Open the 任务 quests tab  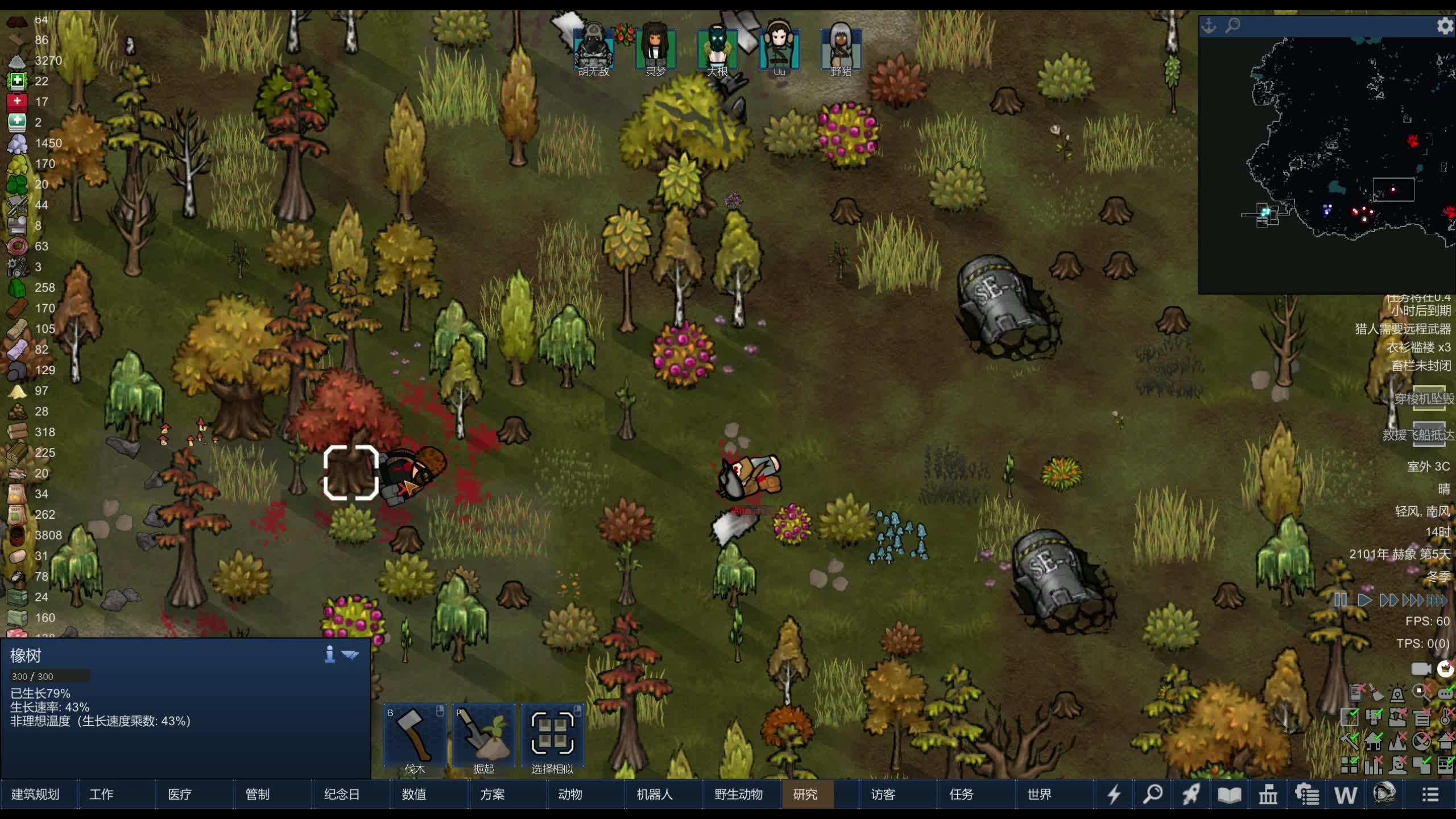pyautogui.click(x=961, y=795)
